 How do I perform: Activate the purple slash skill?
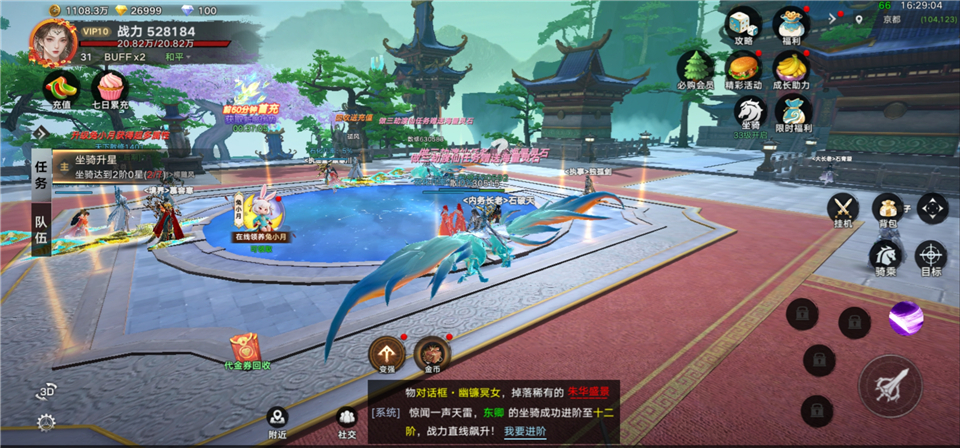pyautogui.click(x=905, y=318)
